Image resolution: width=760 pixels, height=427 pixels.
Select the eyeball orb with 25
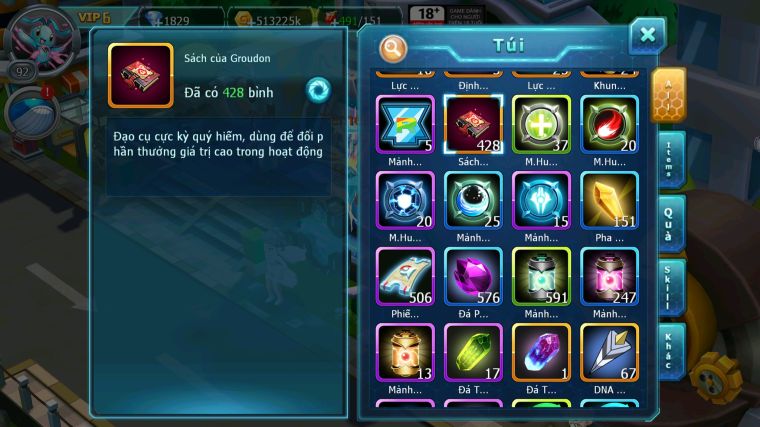click(473, 201)
